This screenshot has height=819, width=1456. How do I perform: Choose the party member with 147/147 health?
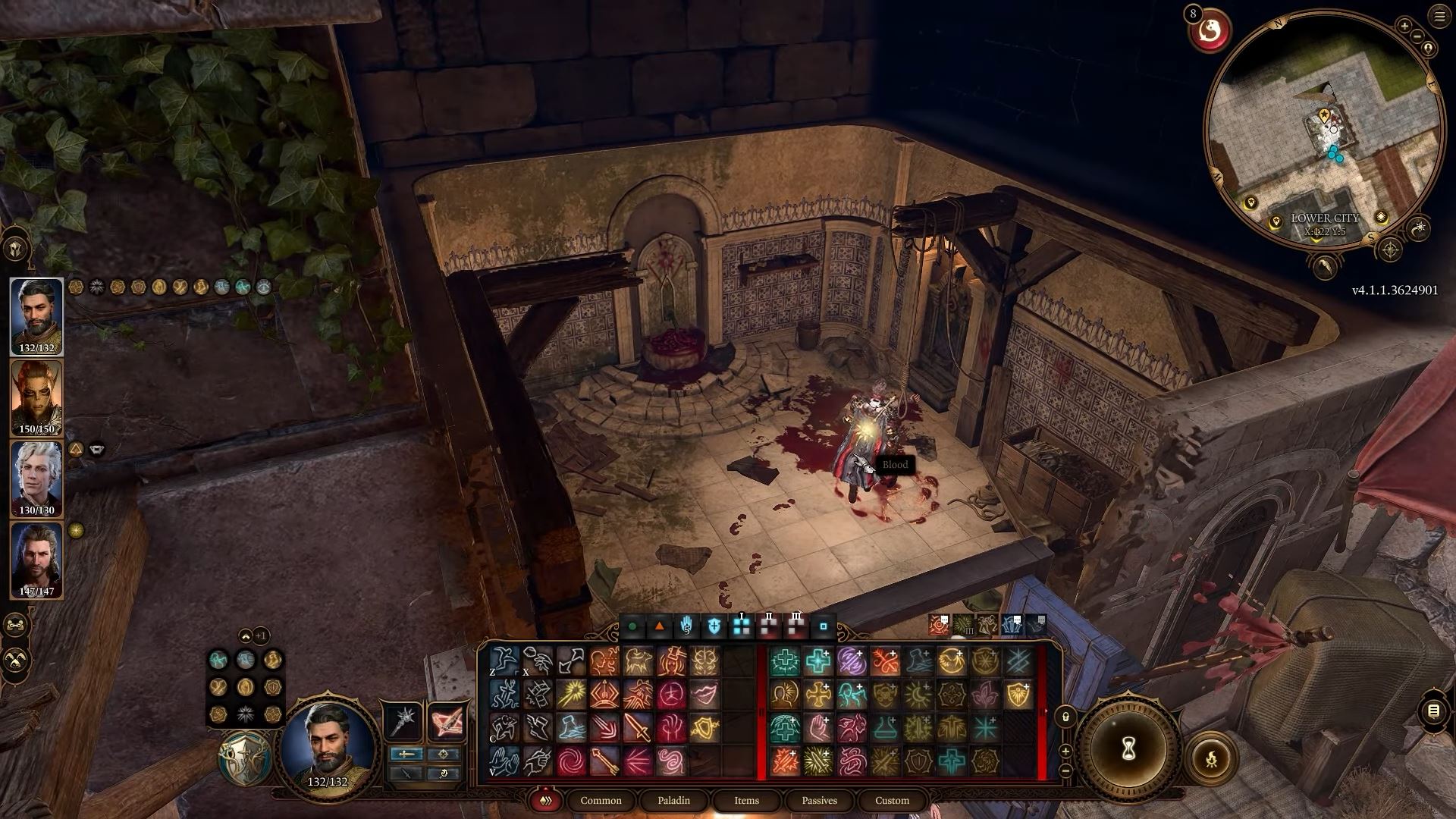coord(36,560)
